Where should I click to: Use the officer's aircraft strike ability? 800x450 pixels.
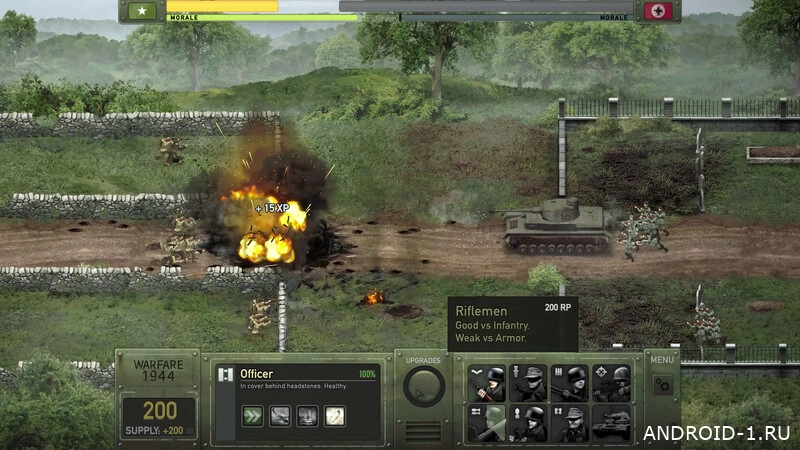[280, 415]
